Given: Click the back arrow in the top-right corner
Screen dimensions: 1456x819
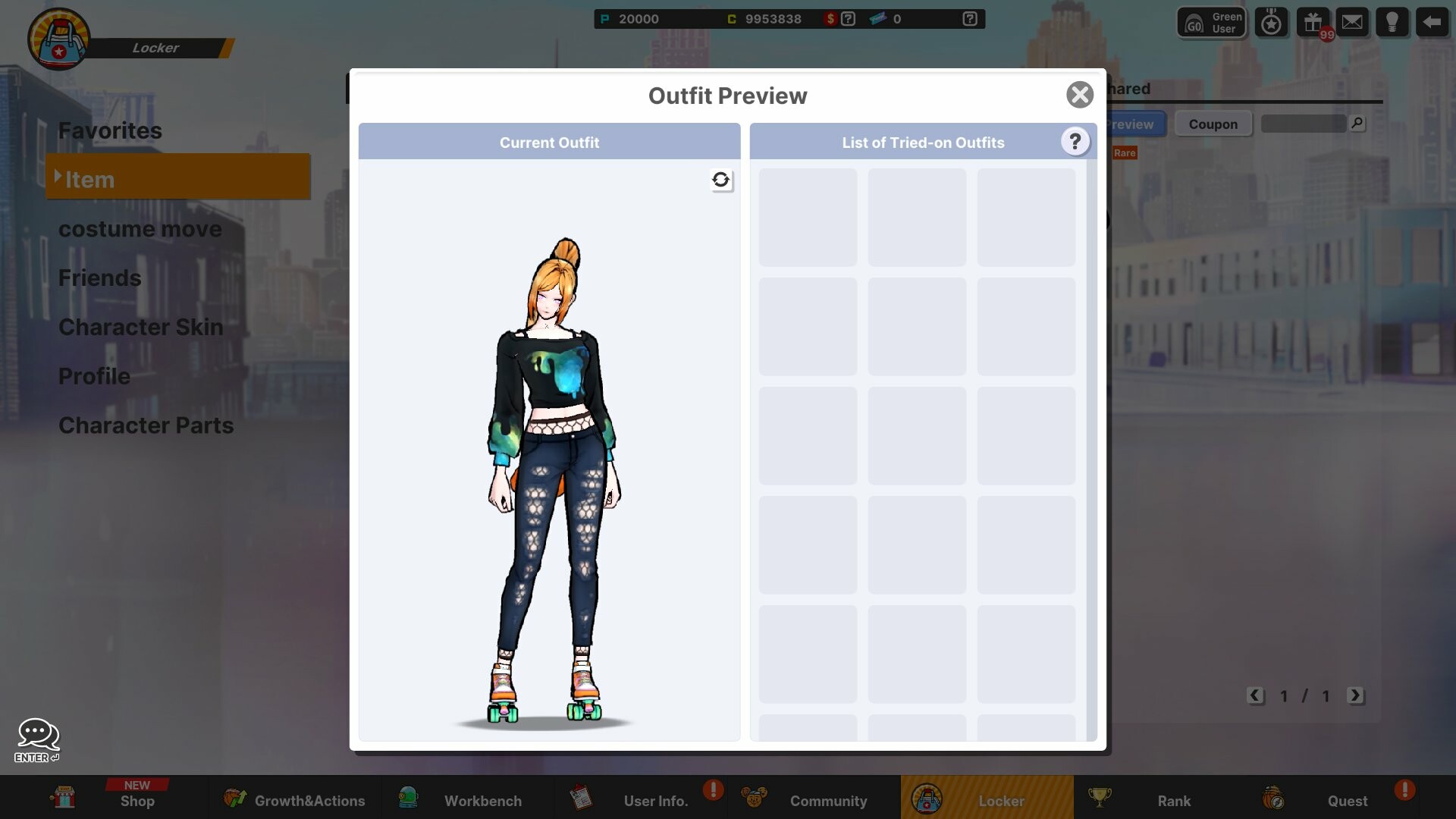Looking at the screenshot, I should [x=1432, y=22].
